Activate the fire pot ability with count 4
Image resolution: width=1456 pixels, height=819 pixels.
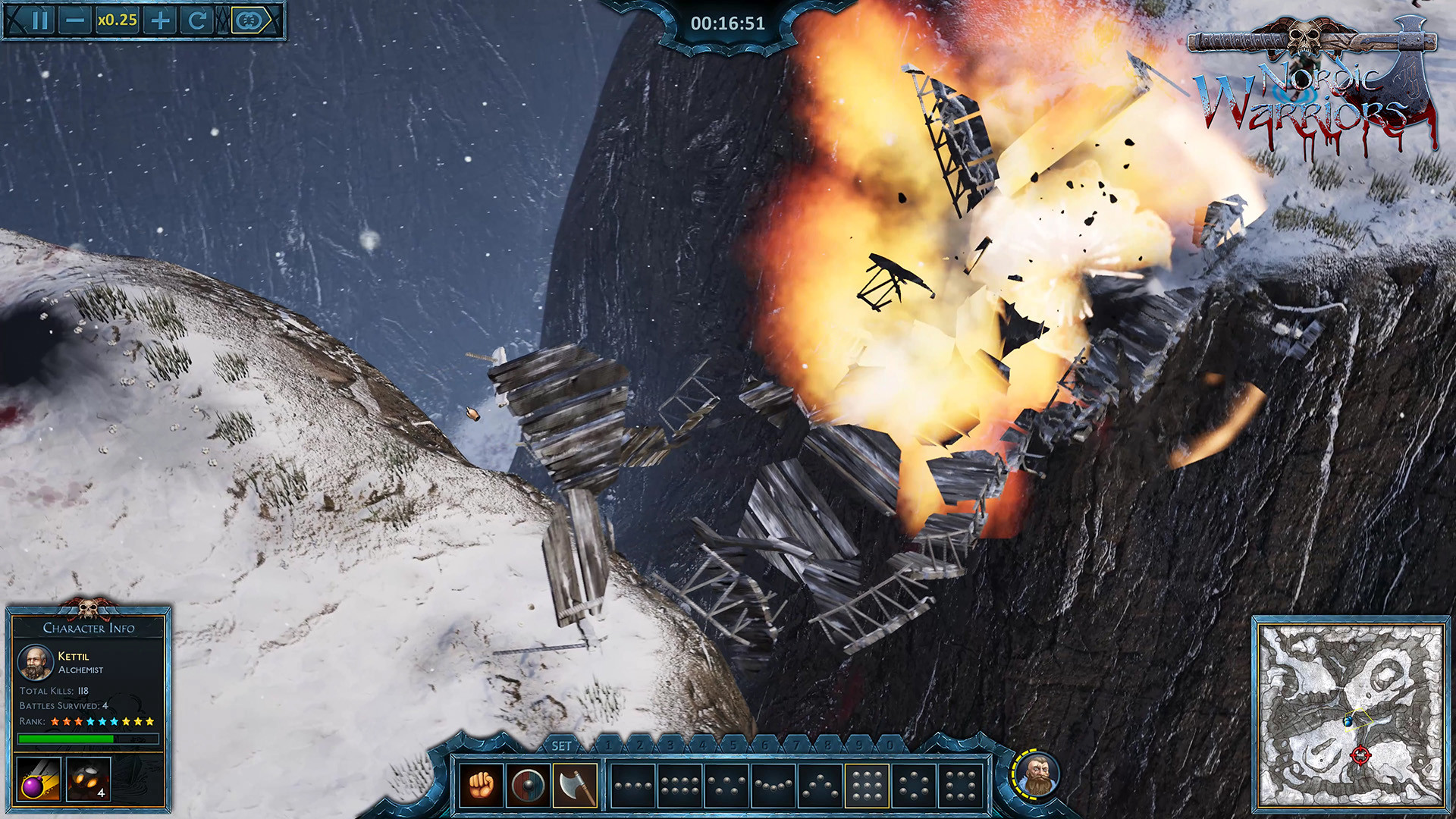tap(88, 779)
